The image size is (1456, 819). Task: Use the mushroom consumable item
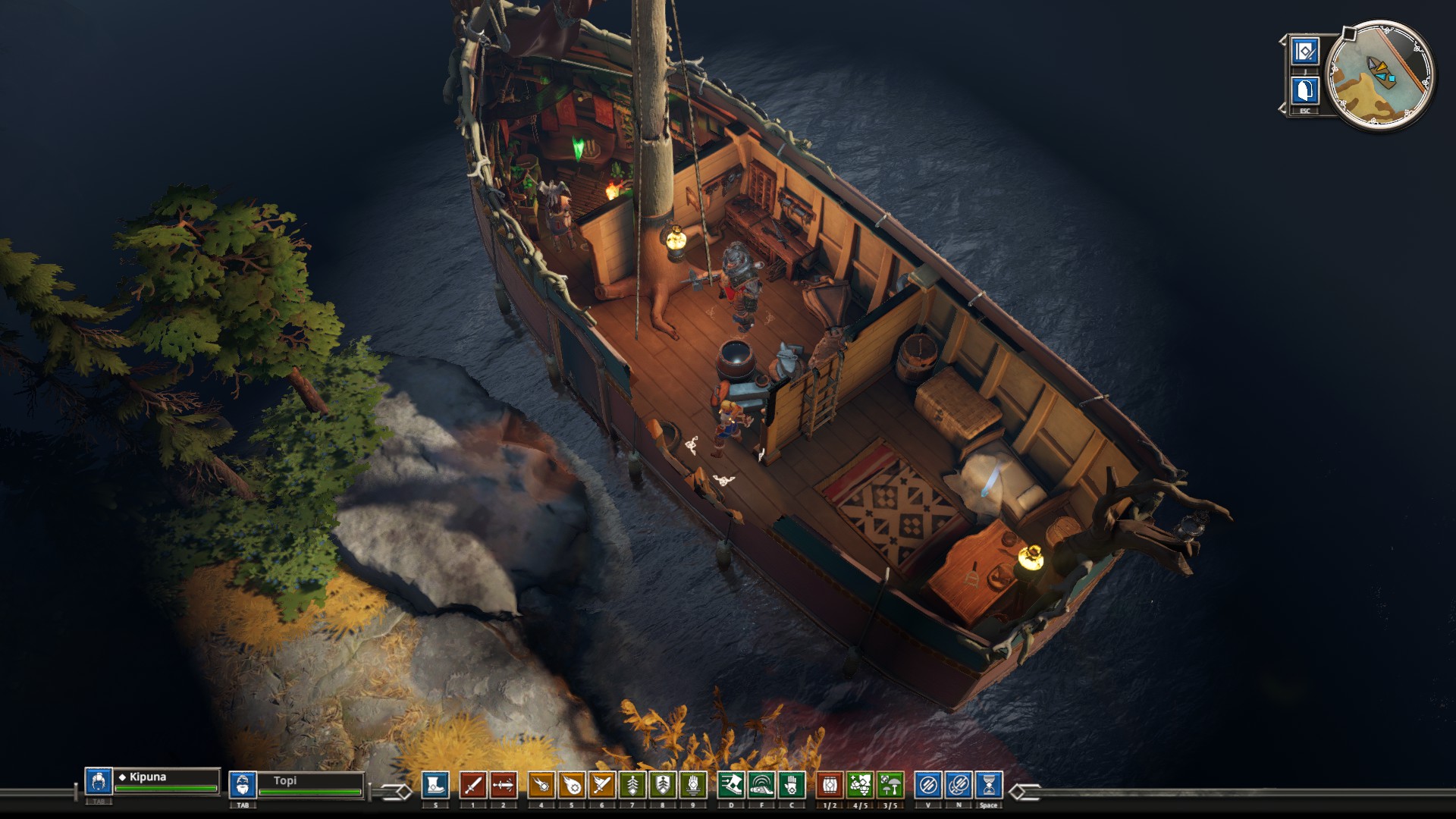pyautogui.click(x=890, y=786)
